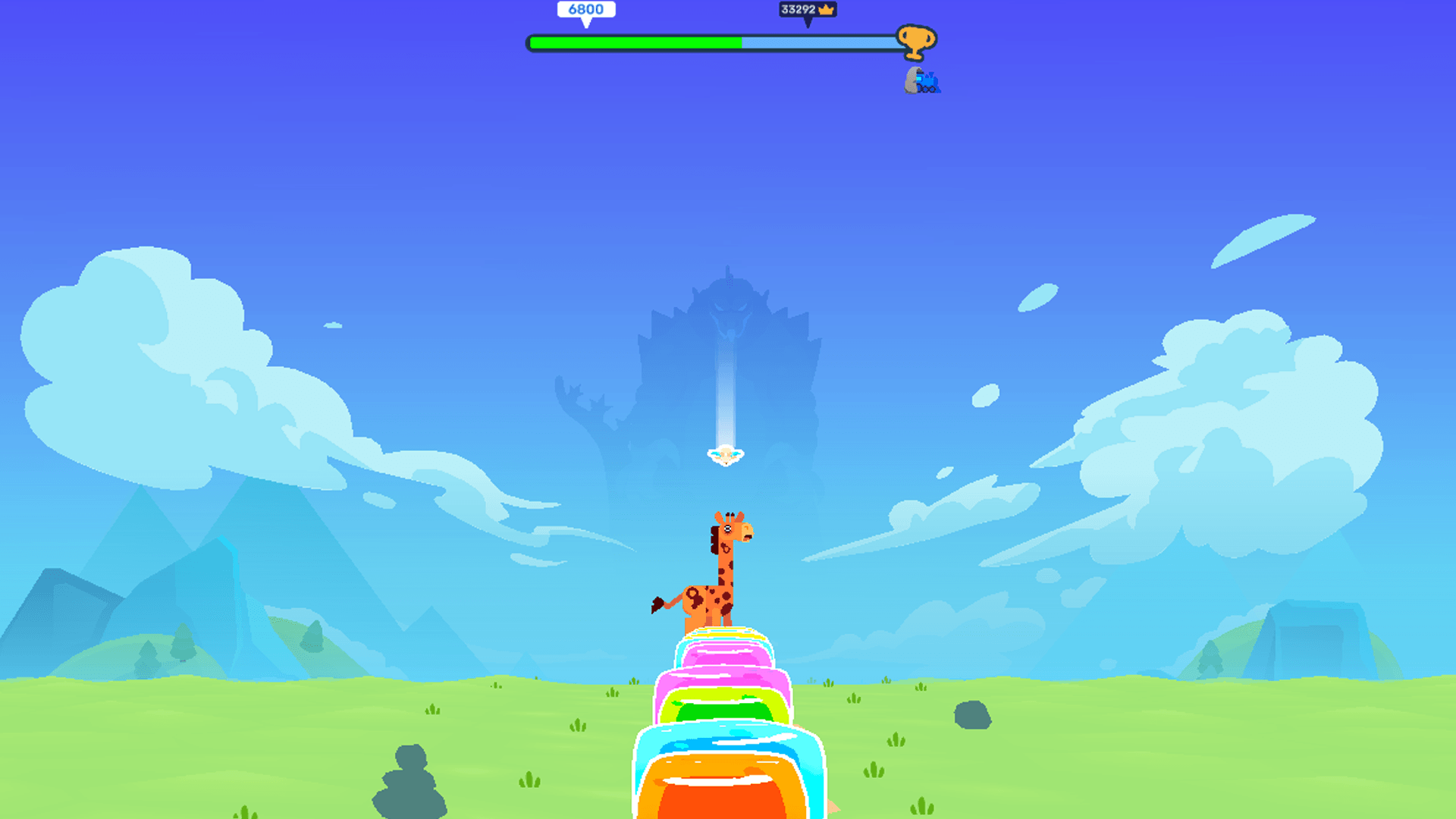Screen dimensions: 1456x819
Task: Click the crown icon next to 33292
Action: [827, 11]
